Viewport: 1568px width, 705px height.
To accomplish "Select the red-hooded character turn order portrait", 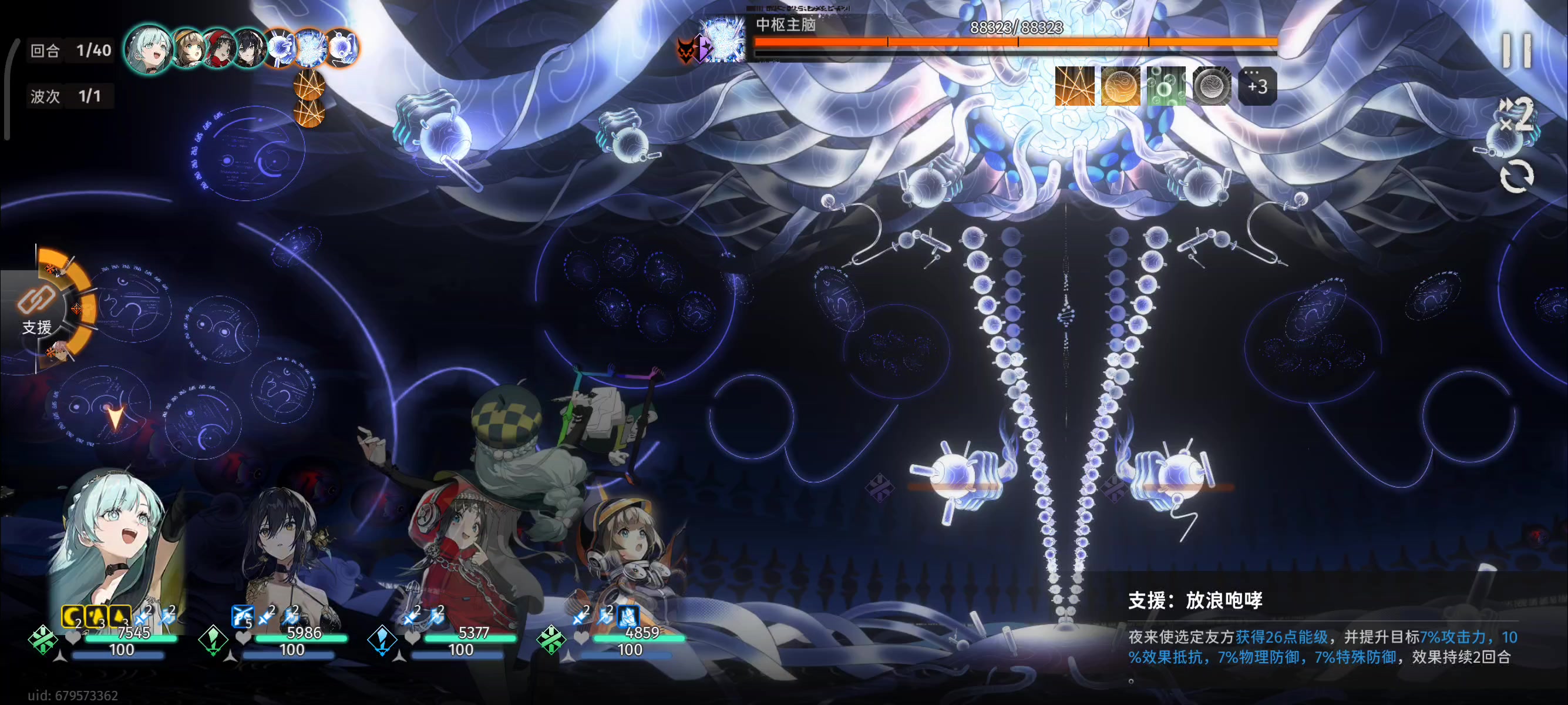I will [218, 49].
